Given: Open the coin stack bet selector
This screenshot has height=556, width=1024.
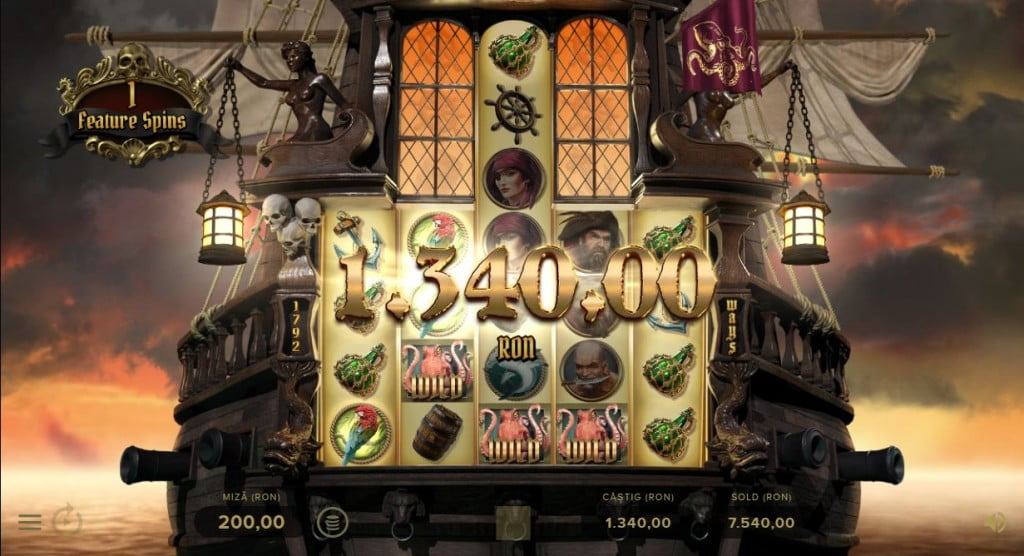Looking at the screenshot, I should [x=327, y=521].
